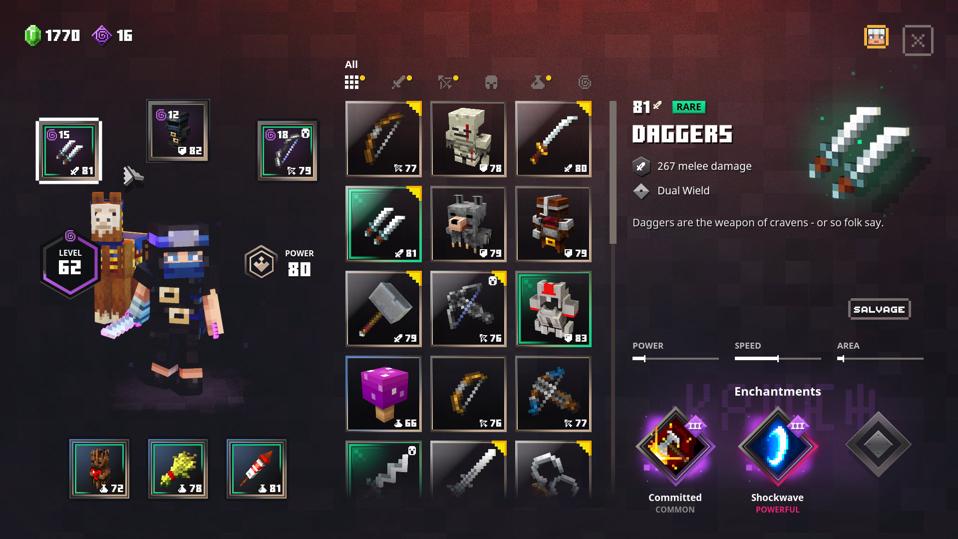Image resolution: width=958 pixels, height=539 pixels.
Task: Select the wolf armor item
Action: [x=468, y=223]
